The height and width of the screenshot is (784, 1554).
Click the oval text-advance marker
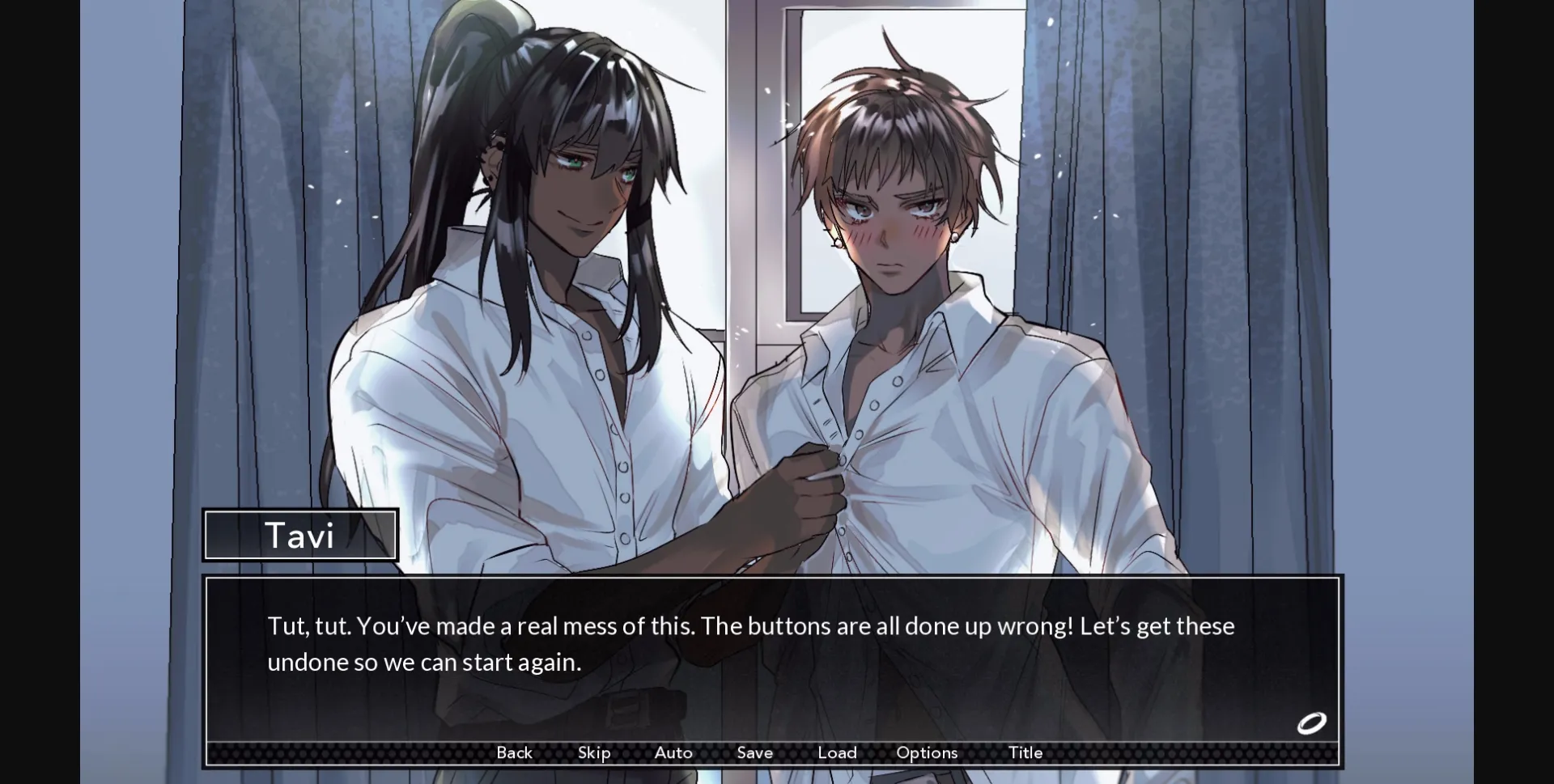[x=1313, y=723]
